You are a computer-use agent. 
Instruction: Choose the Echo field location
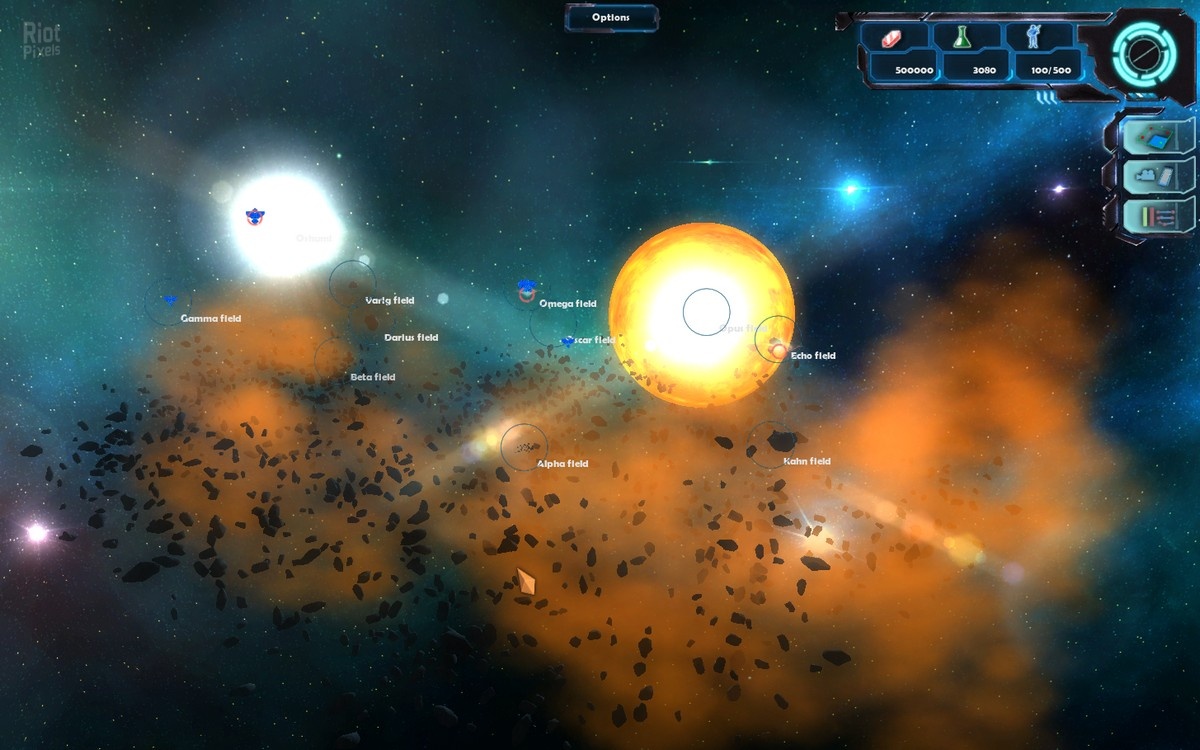[776, 340]
